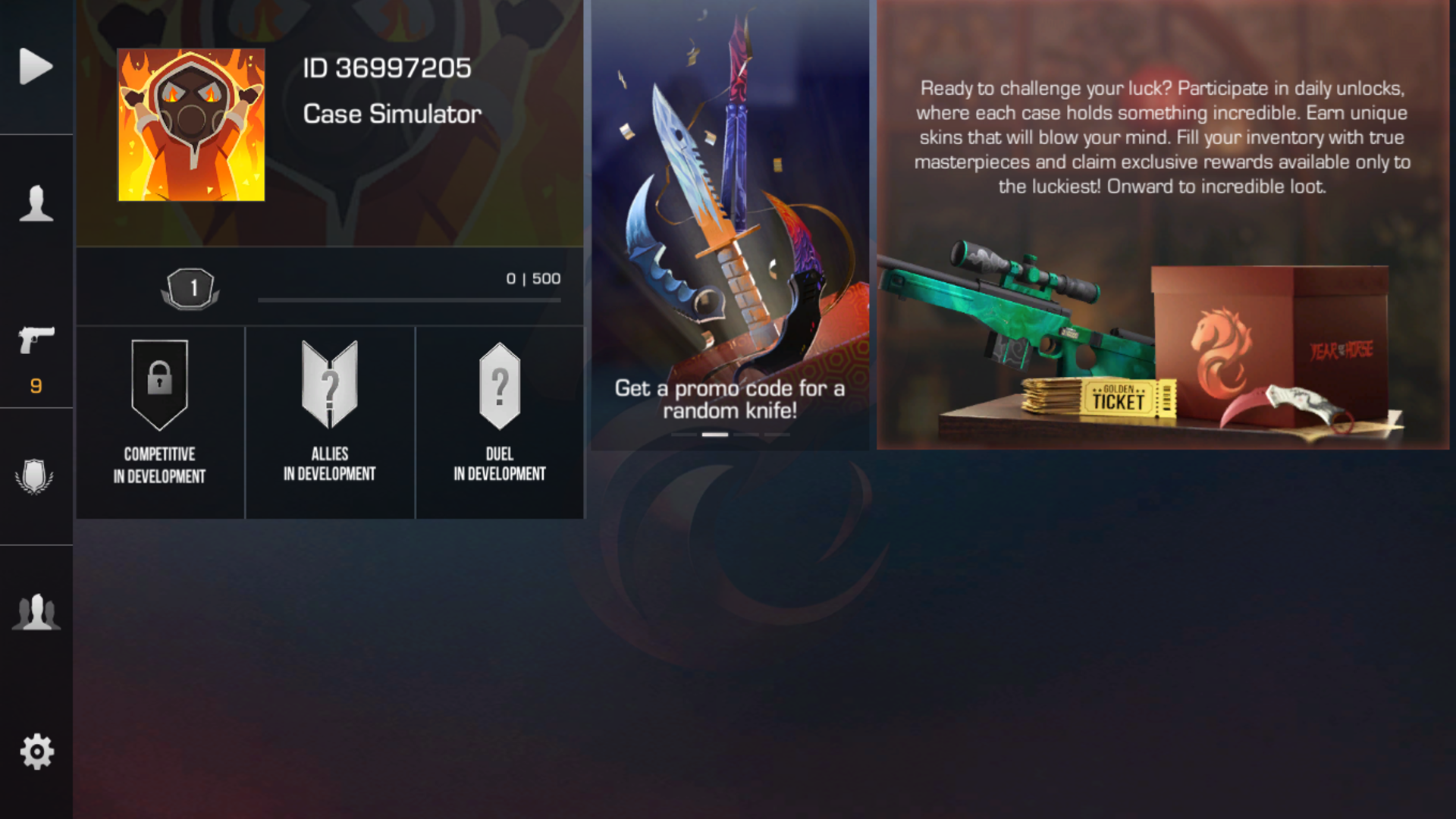Image resolution: width=1456 pixels, height=819 pixels.
Task: Select the Play icon in the sidebar
Action: pos(36,67)
